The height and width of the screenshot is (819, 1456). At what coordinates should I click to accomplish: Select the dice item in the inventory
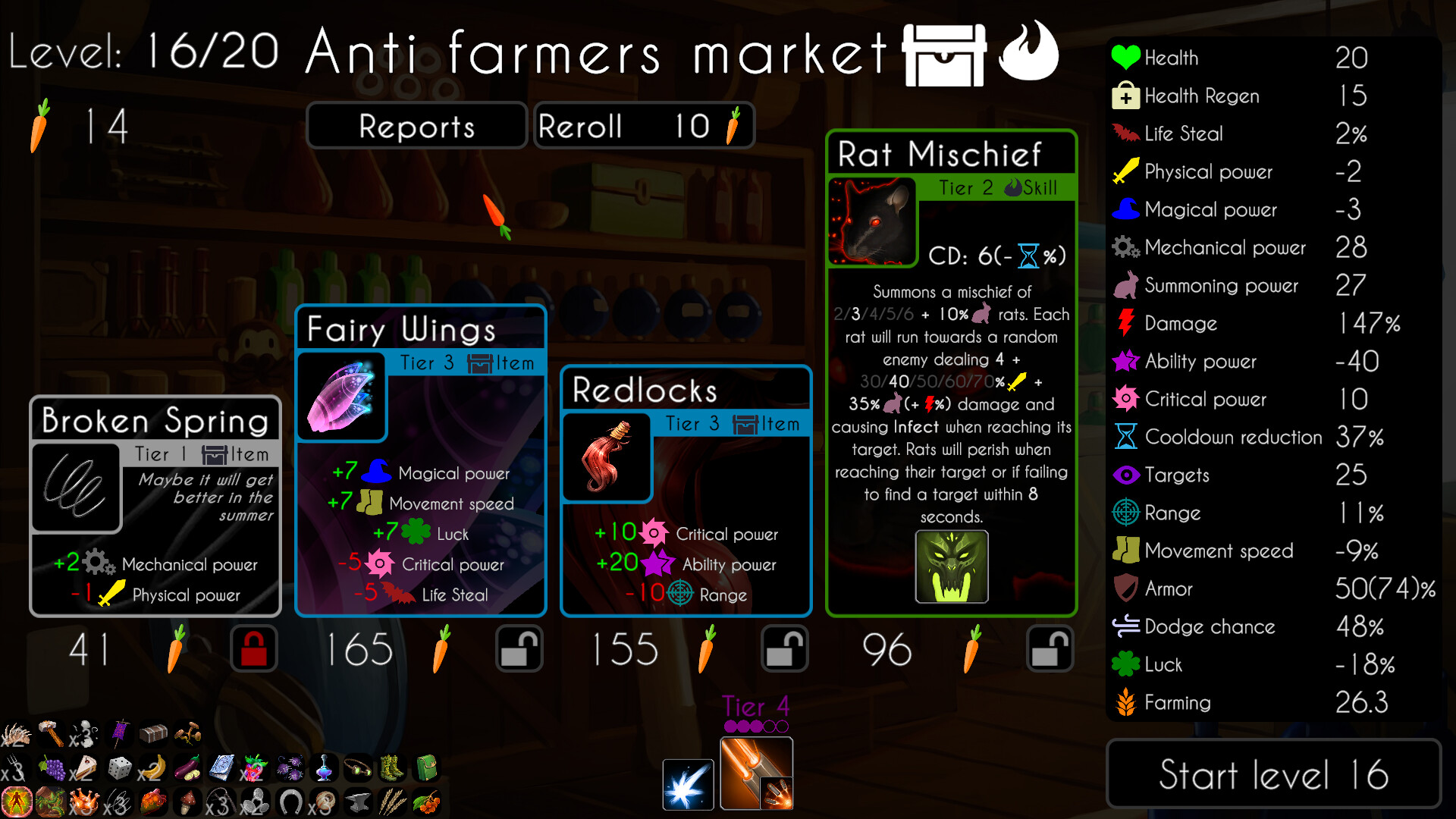click(119, 767)
